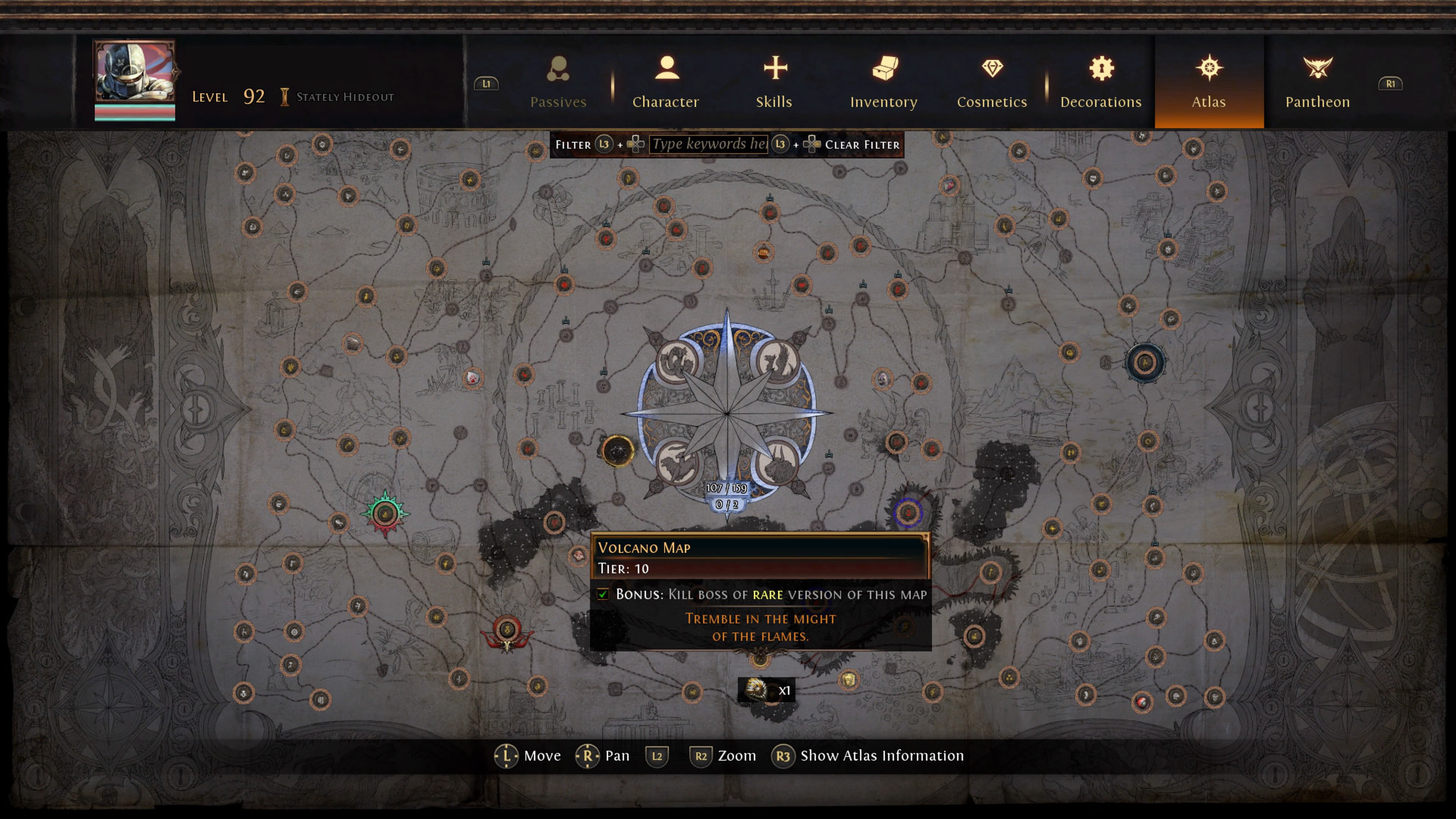Select the central Atlas compass star
Image resolution: width=1456 pixels, height=819 pixels.
pos(726,413)
